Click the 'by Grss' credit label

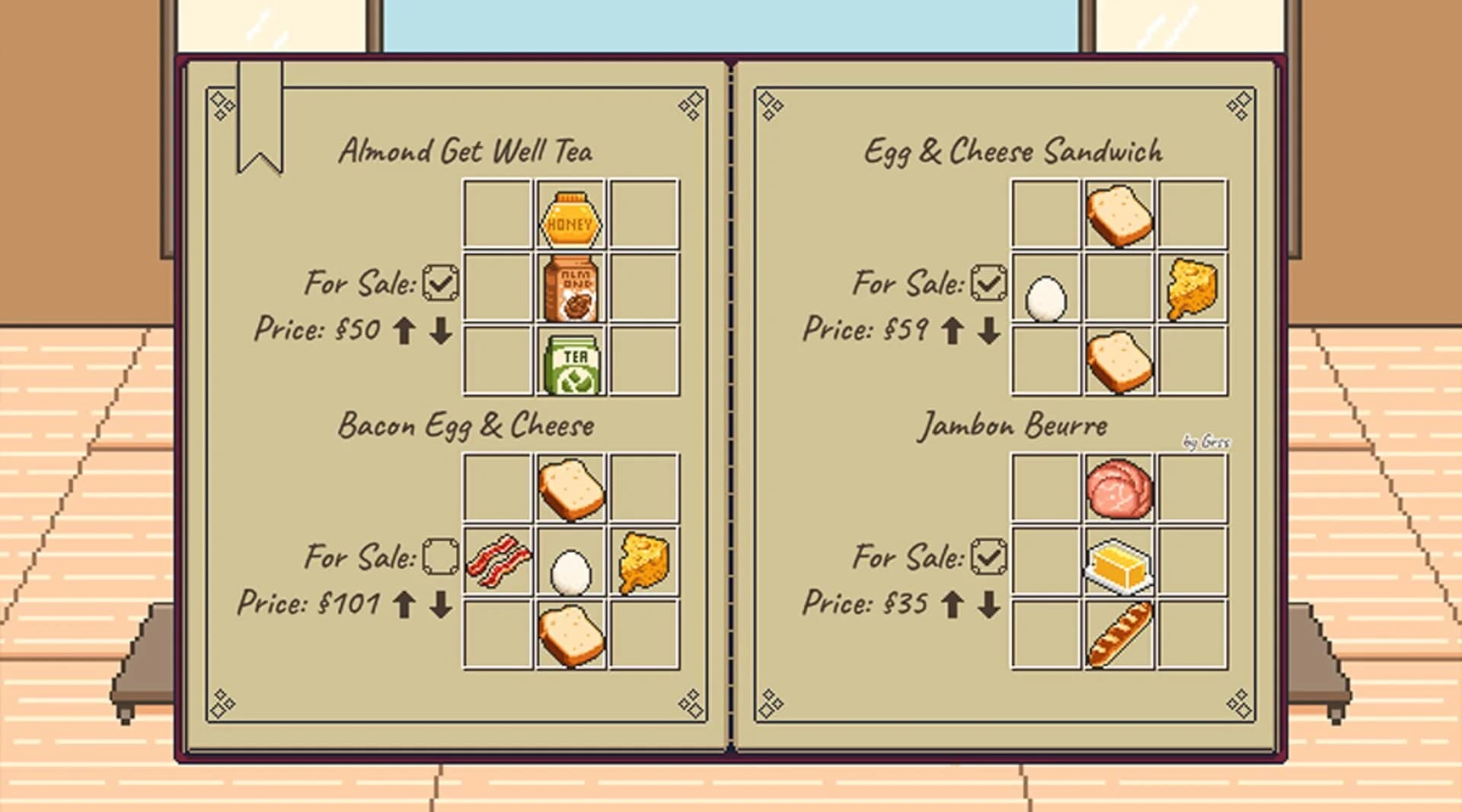(x=1206, y=441)
